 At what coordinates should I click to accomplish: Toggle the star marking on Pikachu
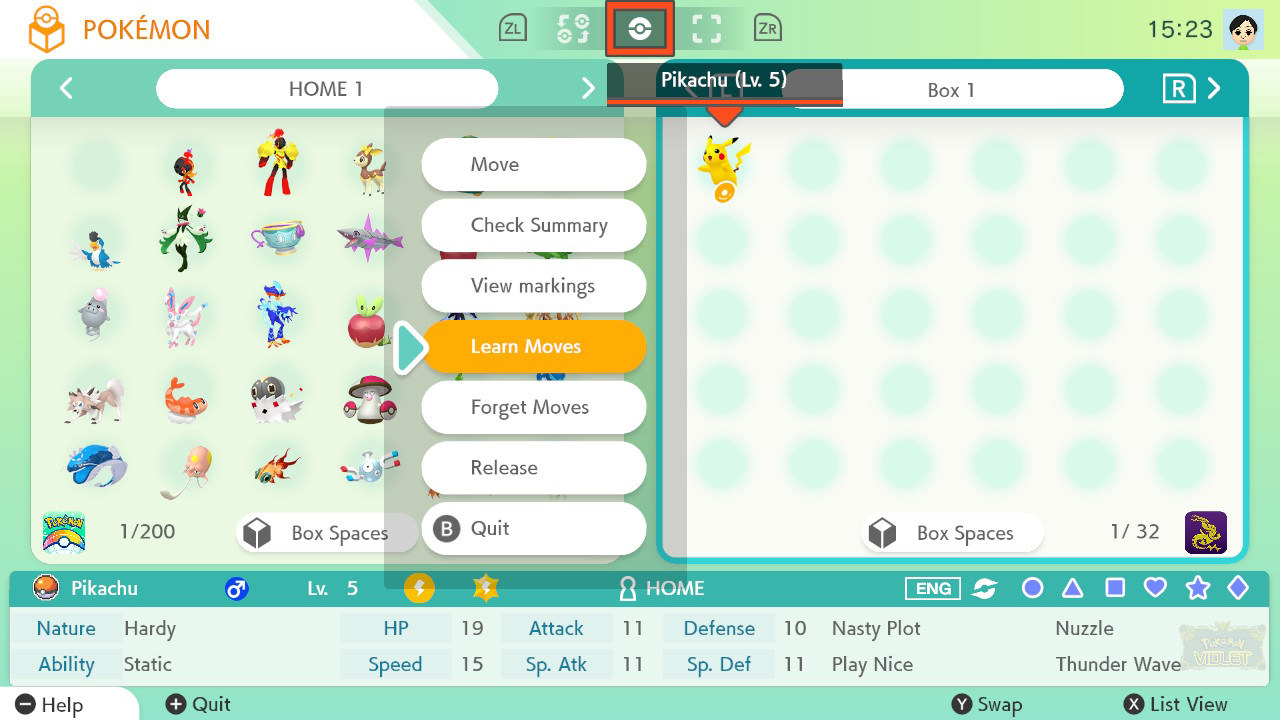click(x=1197, y=589)
